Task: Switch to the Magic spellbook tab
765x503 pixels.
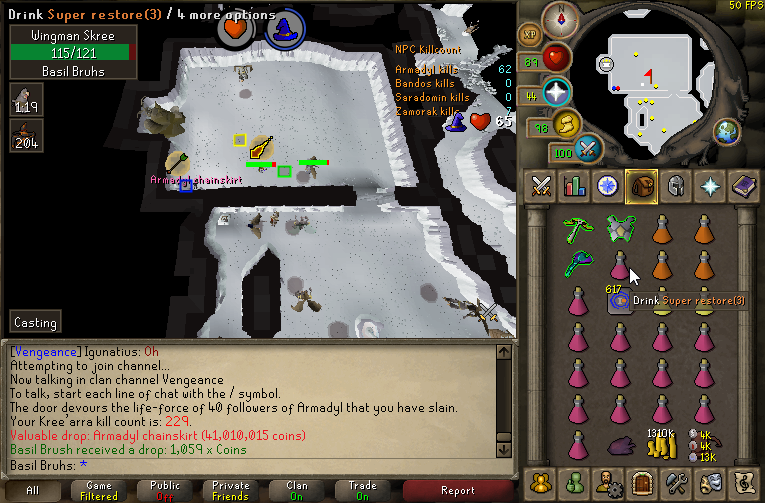Action: tap(743, 185)
